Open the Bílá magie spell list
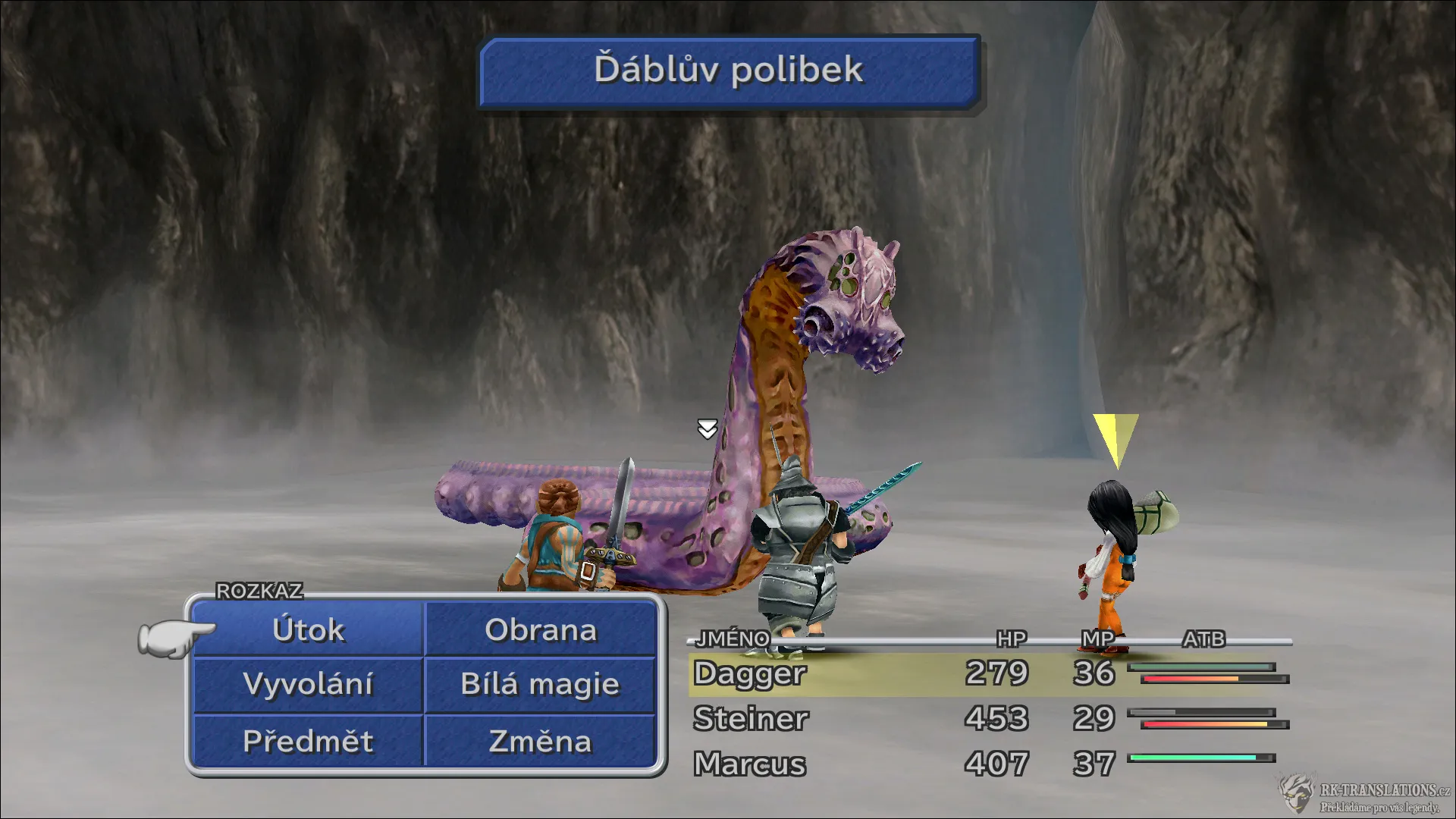Viewport: 1456px width, 819px height. click(x=540, y=685)
